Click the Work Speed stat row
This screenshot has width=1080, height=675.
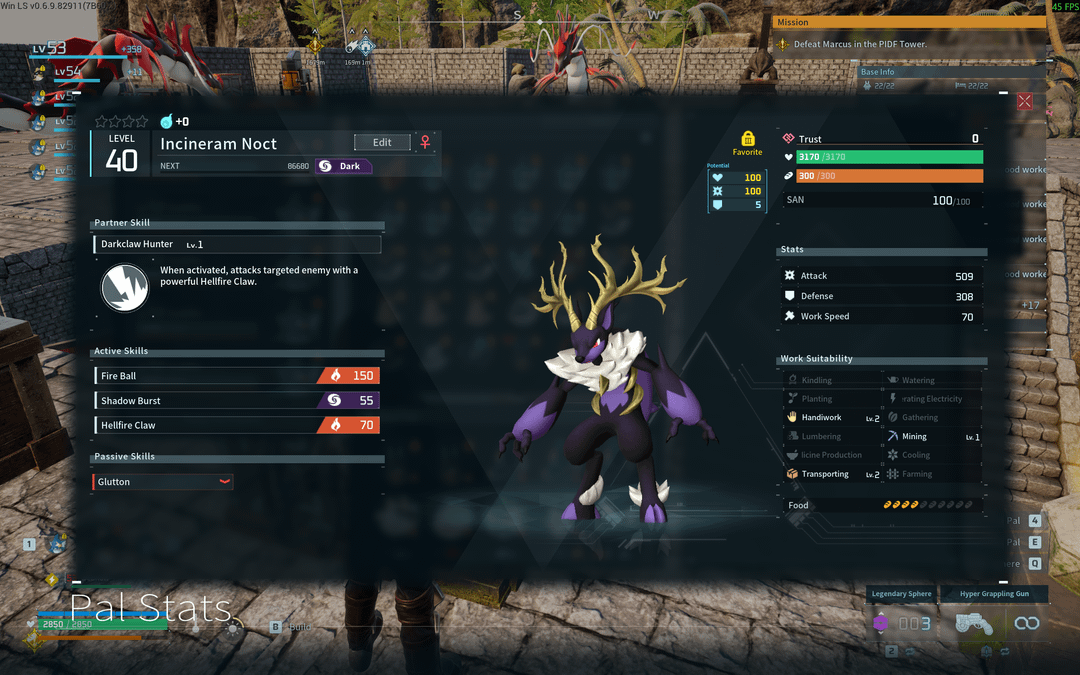click(x=880, y=316)
